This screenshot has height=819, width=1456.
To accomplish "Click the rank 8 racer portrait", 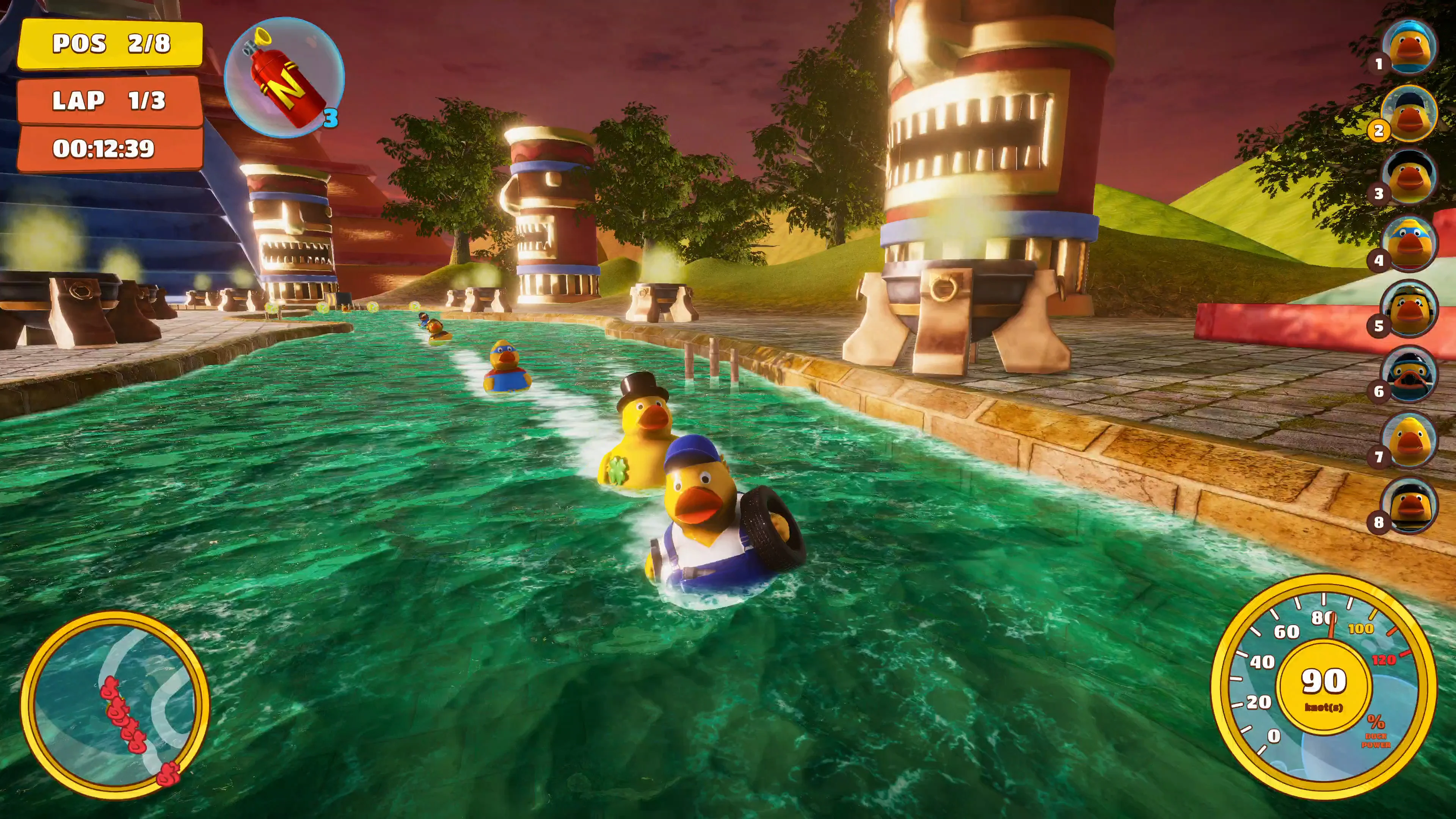I will (x=1409, y=505).
